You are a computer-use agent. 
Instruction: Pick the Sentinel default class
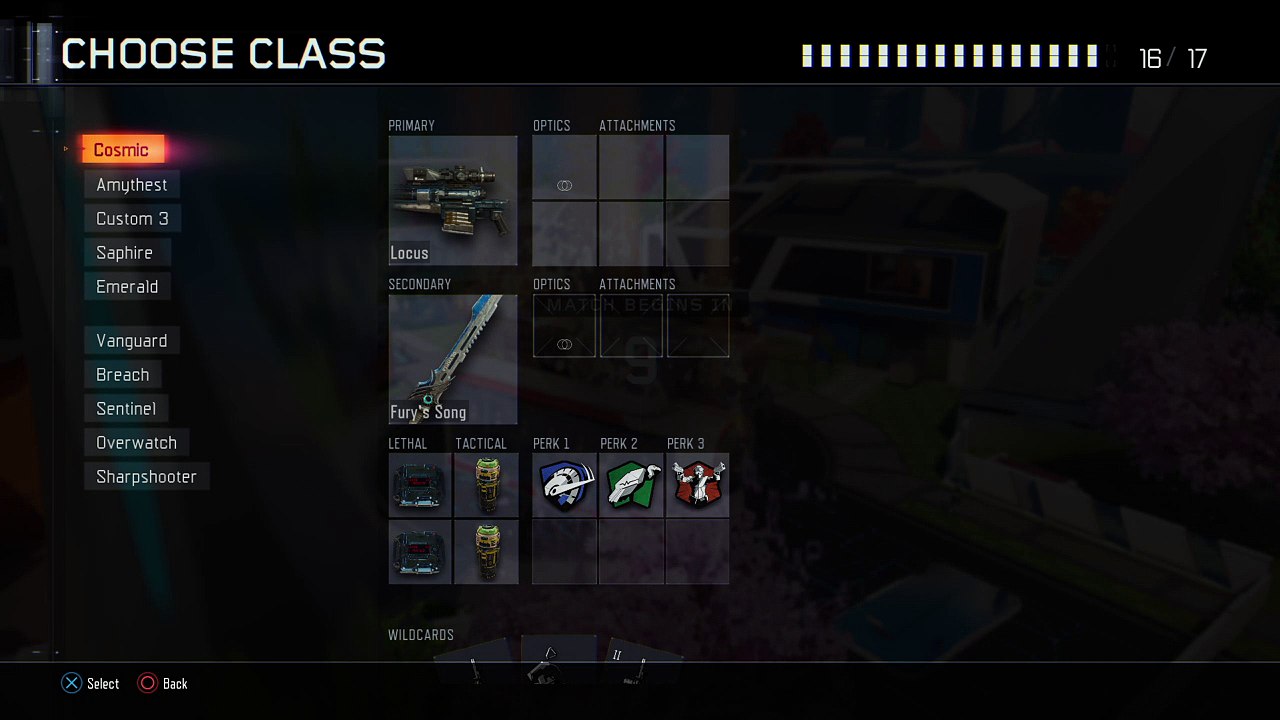point(126,409)
